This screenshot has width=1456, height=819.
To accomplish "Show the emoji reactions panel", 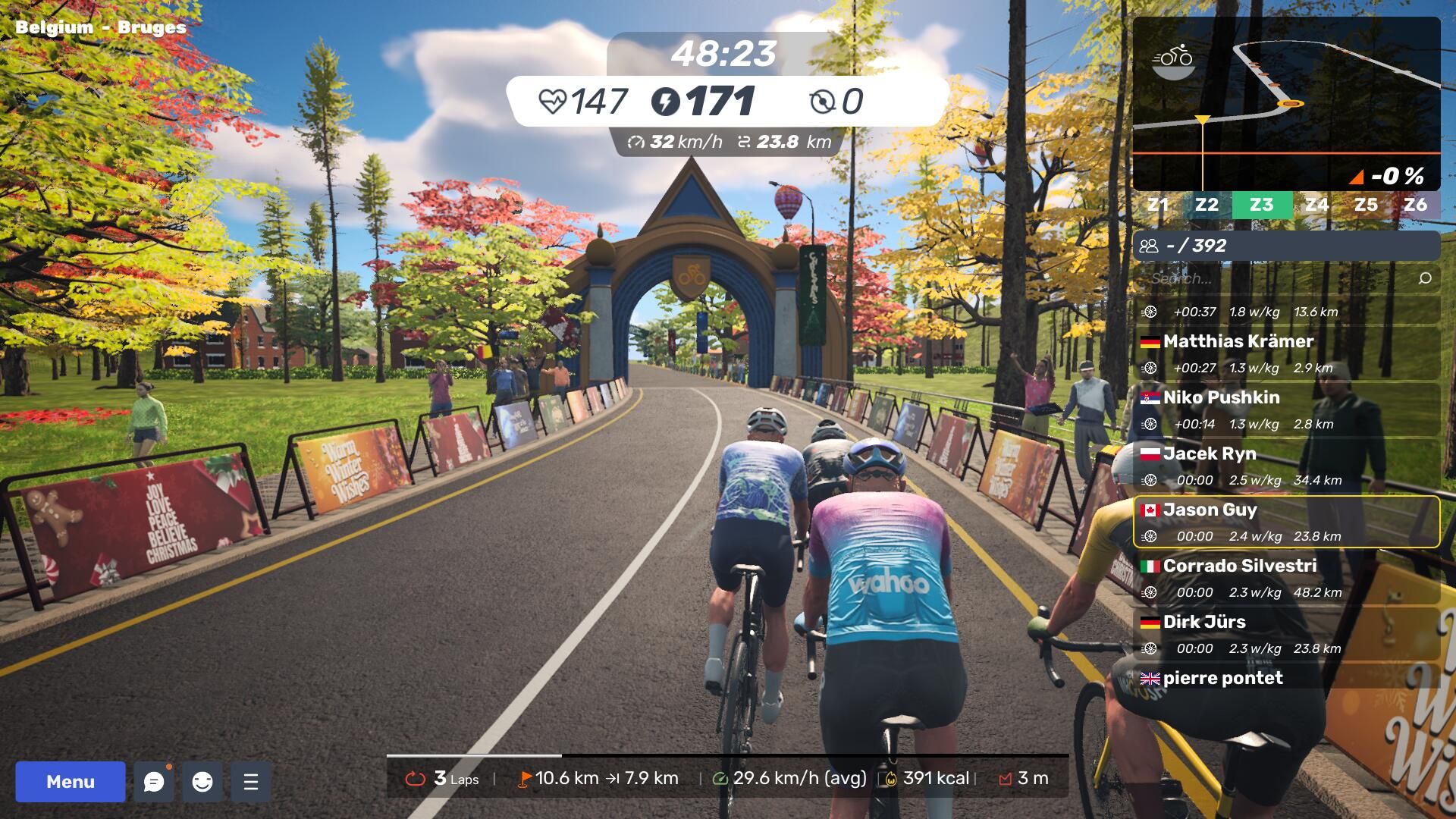I will coord(202,782).
